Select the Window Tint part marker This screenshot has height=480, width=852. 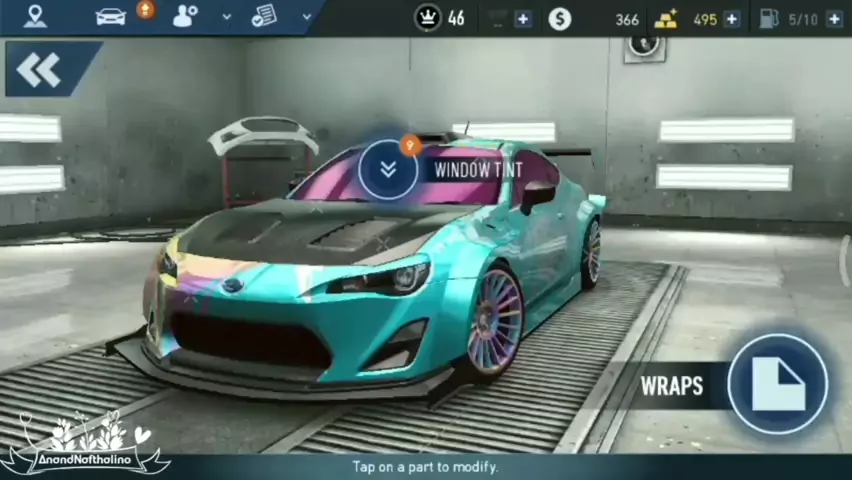(x=388, y=169)
